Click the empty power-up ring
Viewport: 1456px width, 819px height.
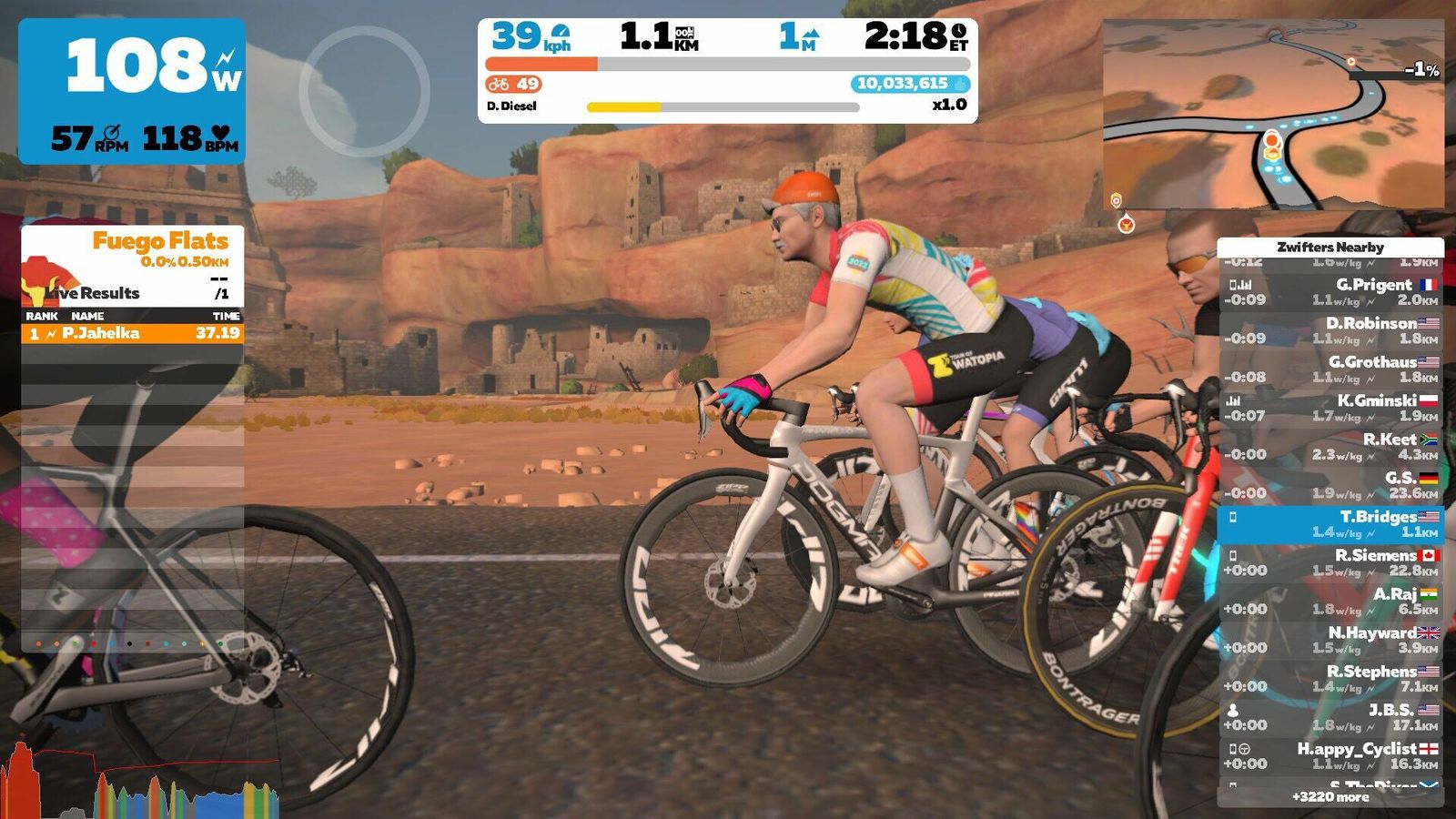click(364, 91)
